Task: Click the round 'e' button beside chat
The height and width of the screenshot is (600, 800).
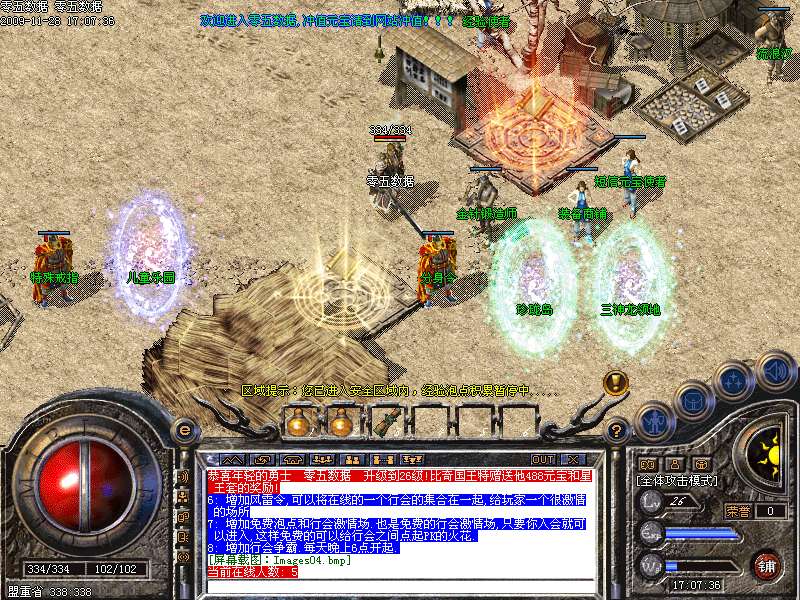Action: [184, 429]
